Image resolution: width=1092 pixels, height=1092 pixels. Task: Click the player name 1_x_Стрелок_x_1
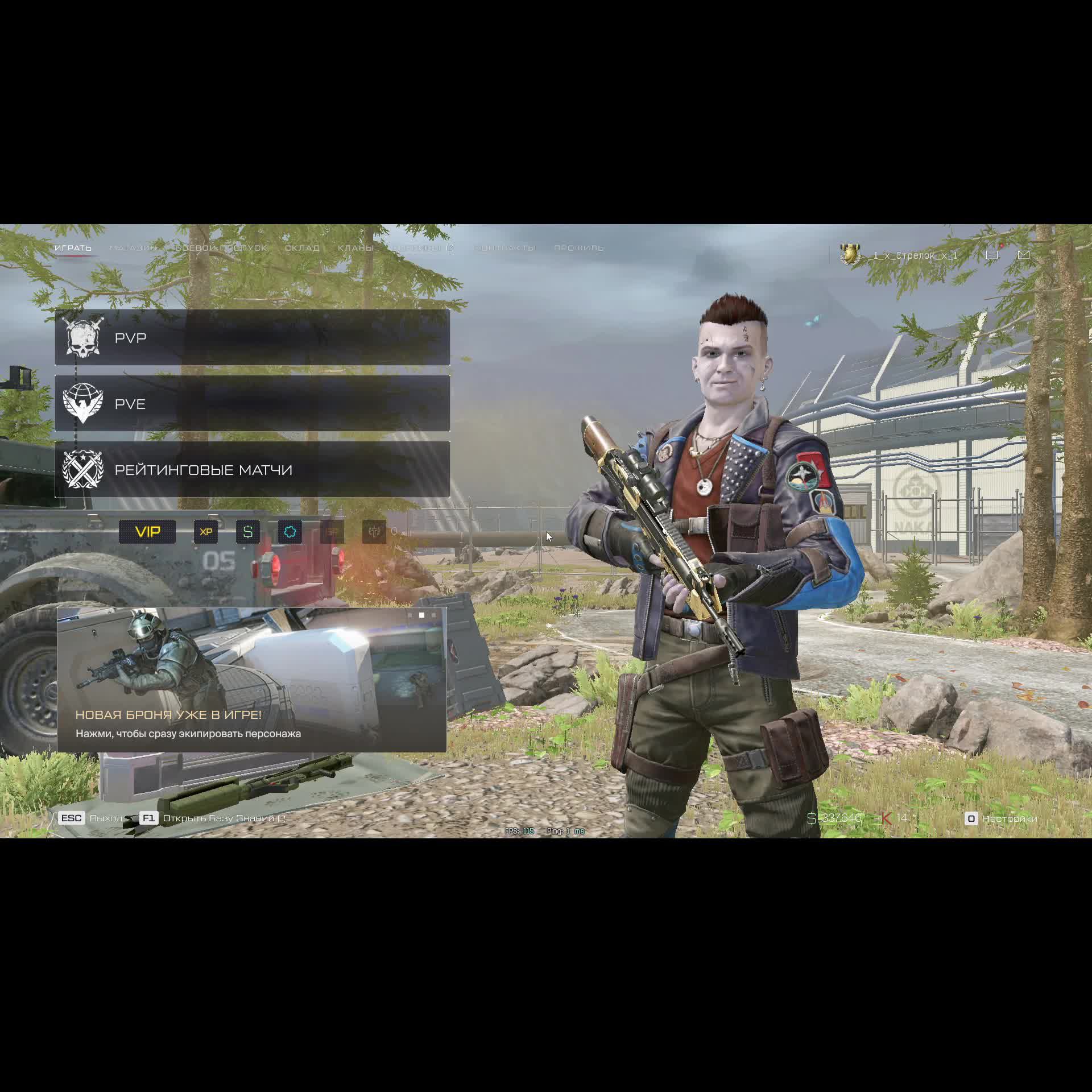(915, 255)
